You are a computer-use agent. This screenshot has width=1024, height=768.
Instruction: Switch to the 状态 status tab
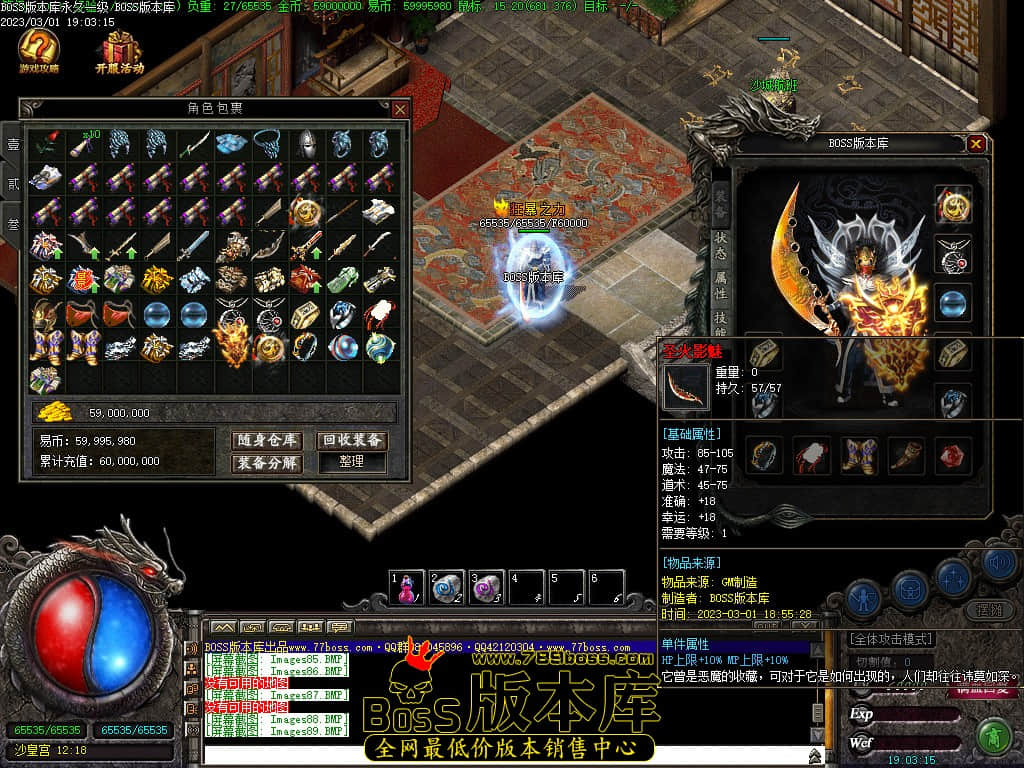click(x=721, y=245)
